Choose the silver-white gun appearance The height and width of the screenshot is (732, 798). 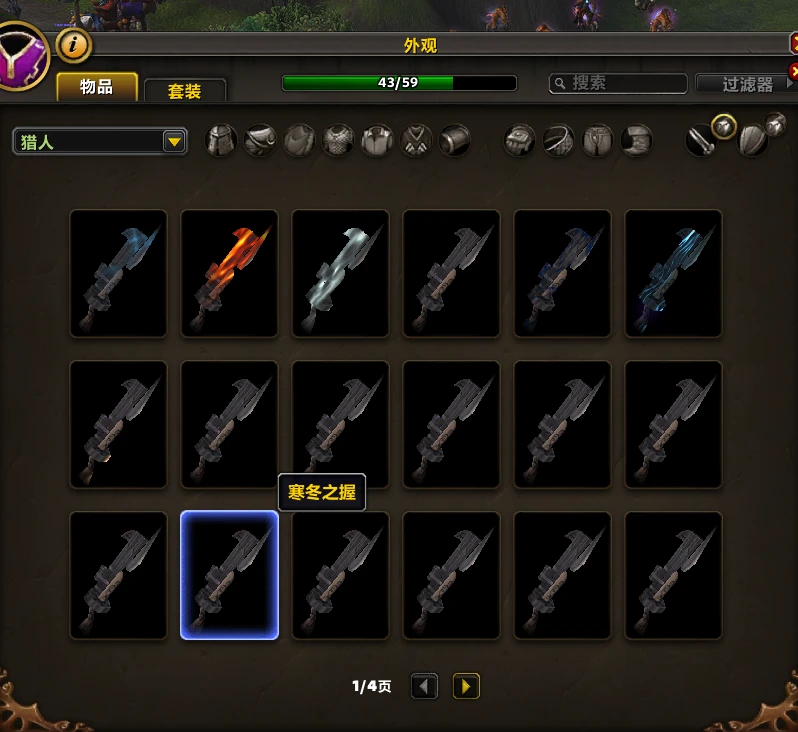[340, 273]
